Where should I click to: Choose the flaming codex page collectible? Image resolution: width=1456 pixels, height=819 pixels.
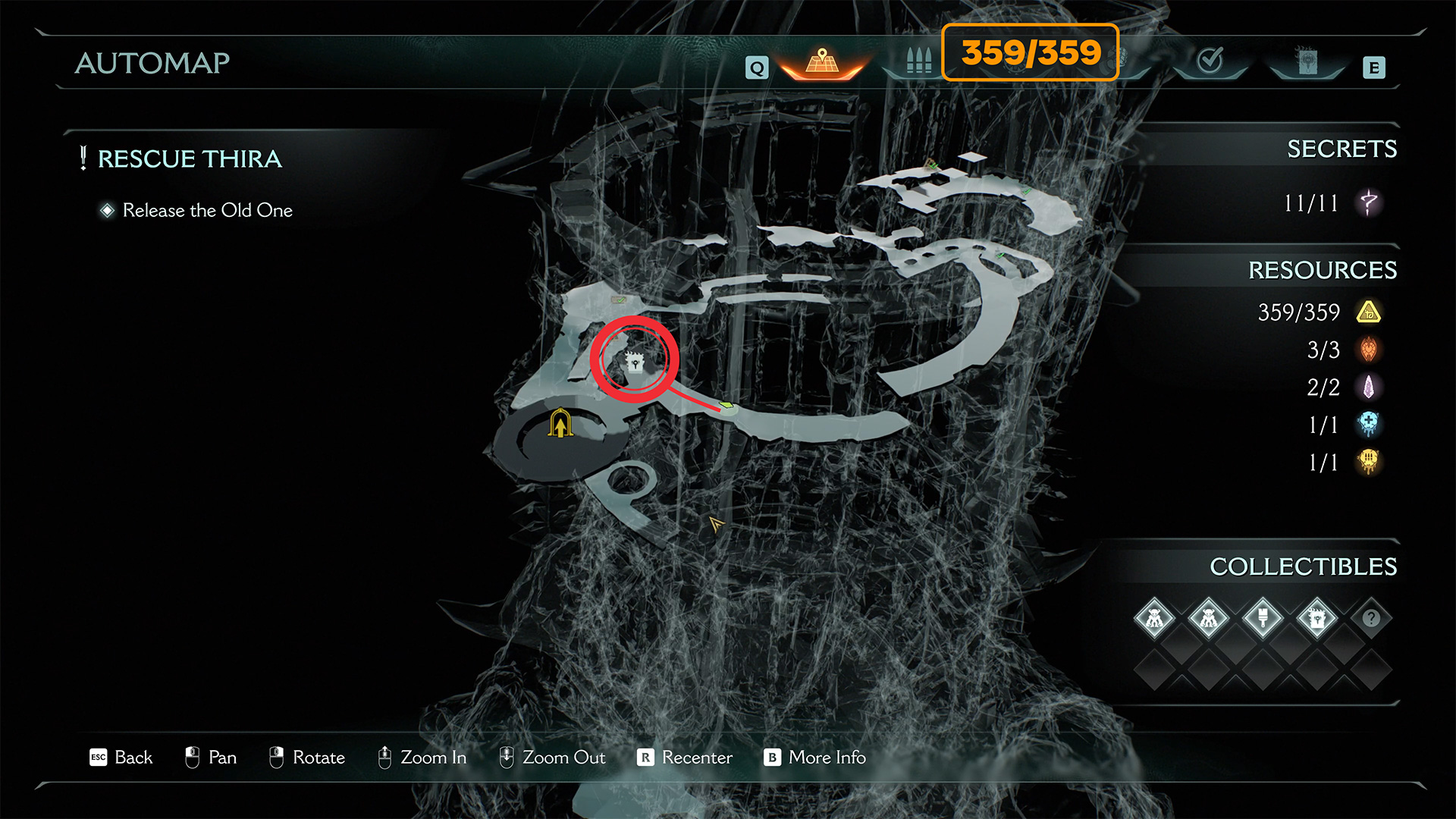pyautogui.click(x=1317, y=618)
